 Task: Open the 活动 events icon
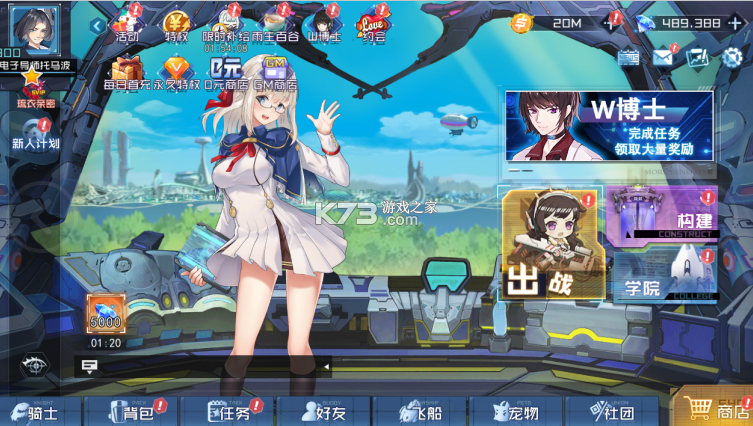coord(127,24)
